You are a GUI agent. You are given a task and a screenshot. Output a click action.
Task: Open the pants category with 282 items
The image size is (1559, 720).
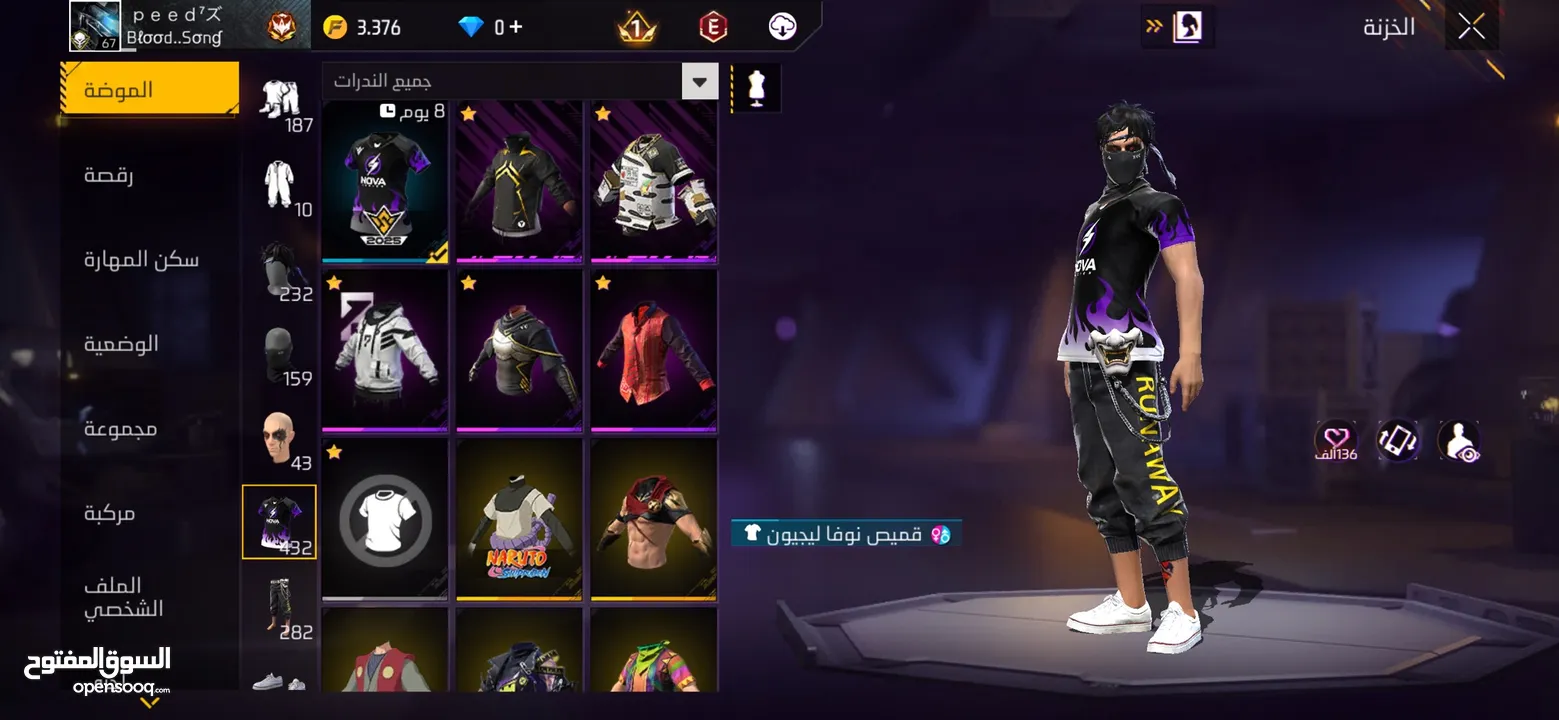coord(280,608)
